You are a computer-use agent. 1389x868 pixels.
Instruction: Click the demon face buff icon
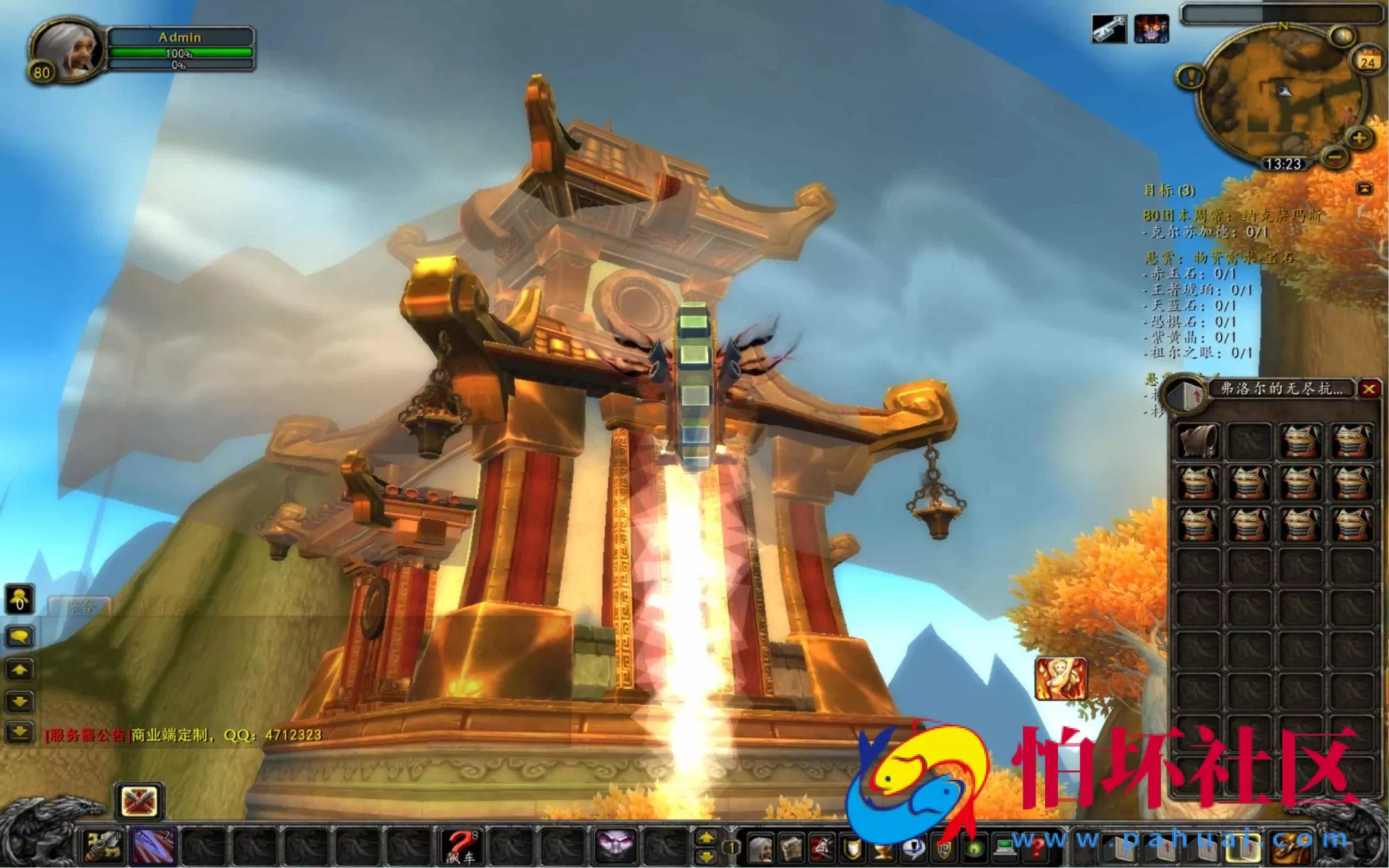click(1153, 29)
